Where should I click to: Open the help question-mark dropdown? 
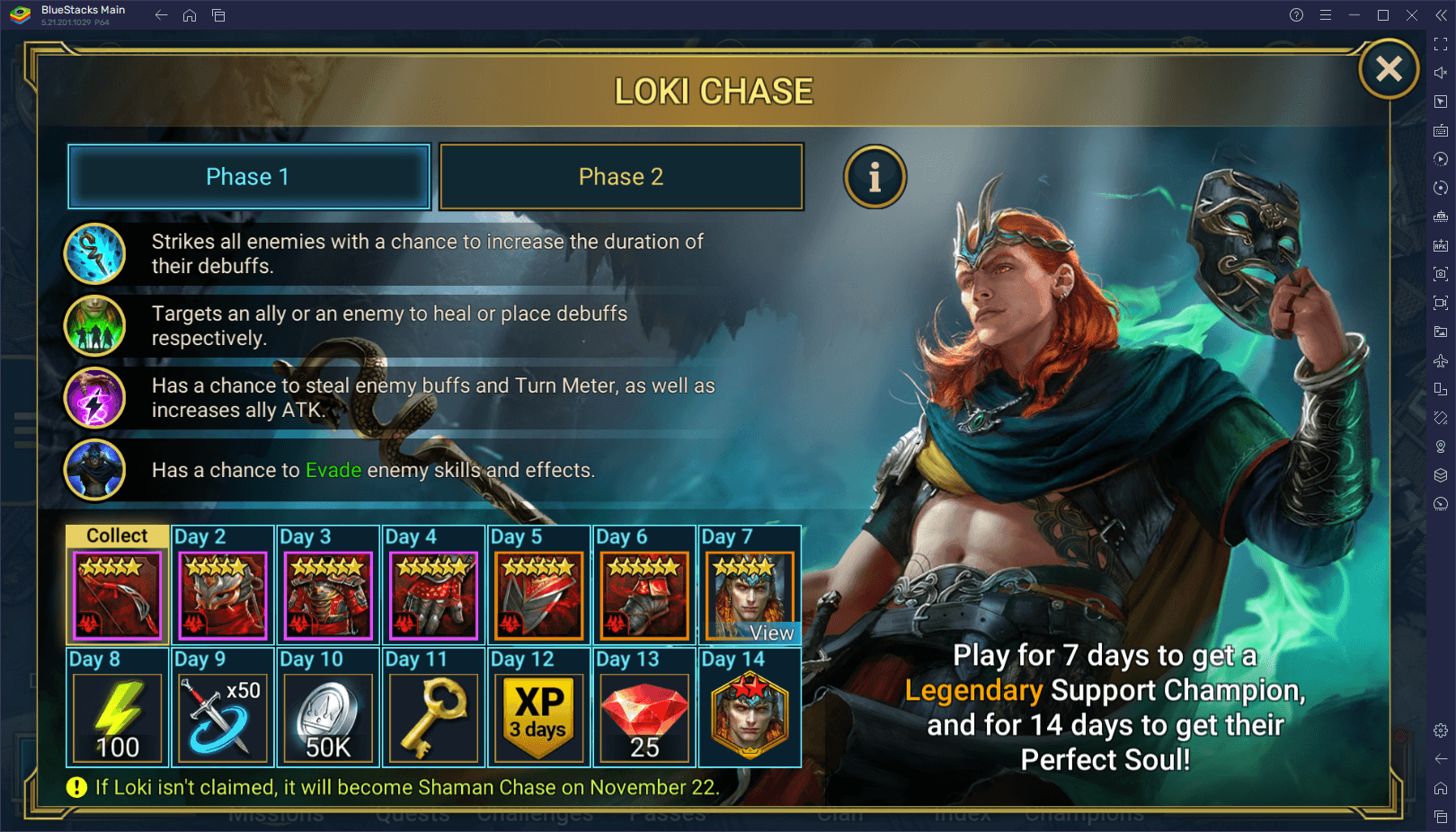click(1297, 14)
